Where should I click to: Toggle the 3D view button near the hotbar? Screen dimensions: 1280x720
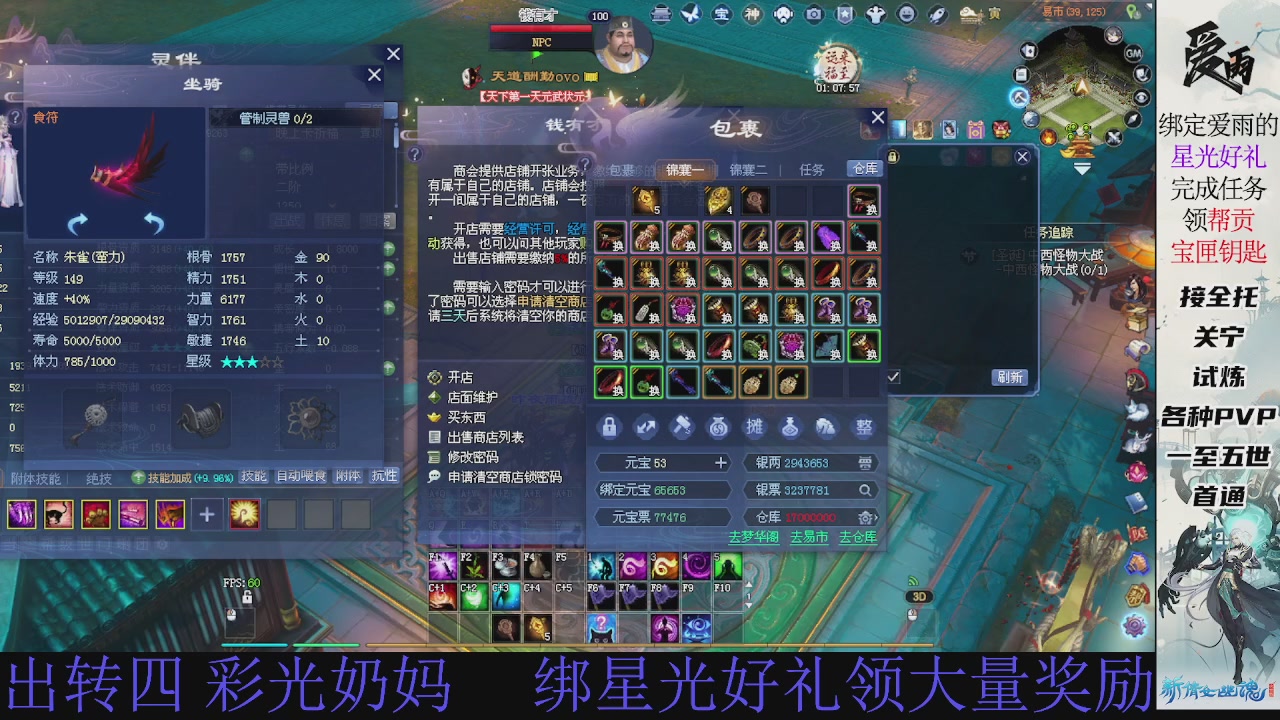[x=918, y=596]
